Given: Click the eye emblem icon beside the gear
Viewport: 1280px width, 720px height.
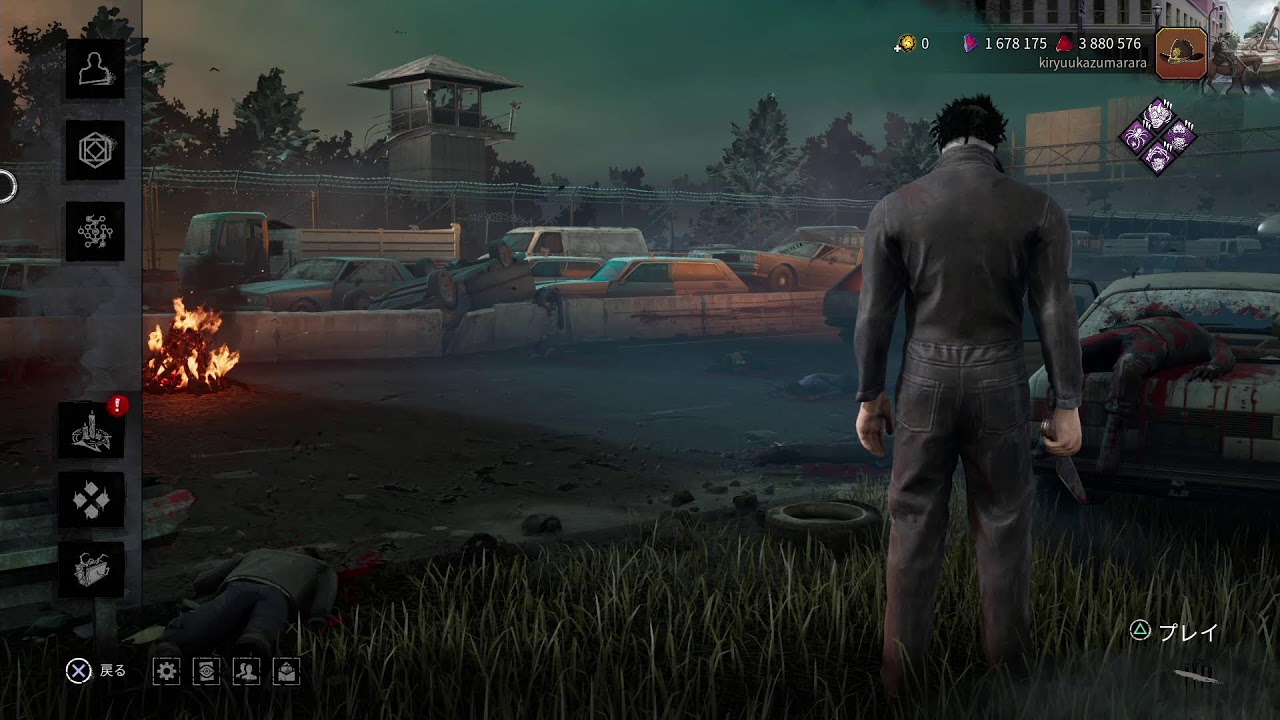Looking at the screenshot, I should pyautogui.click(x=206, y=672).
